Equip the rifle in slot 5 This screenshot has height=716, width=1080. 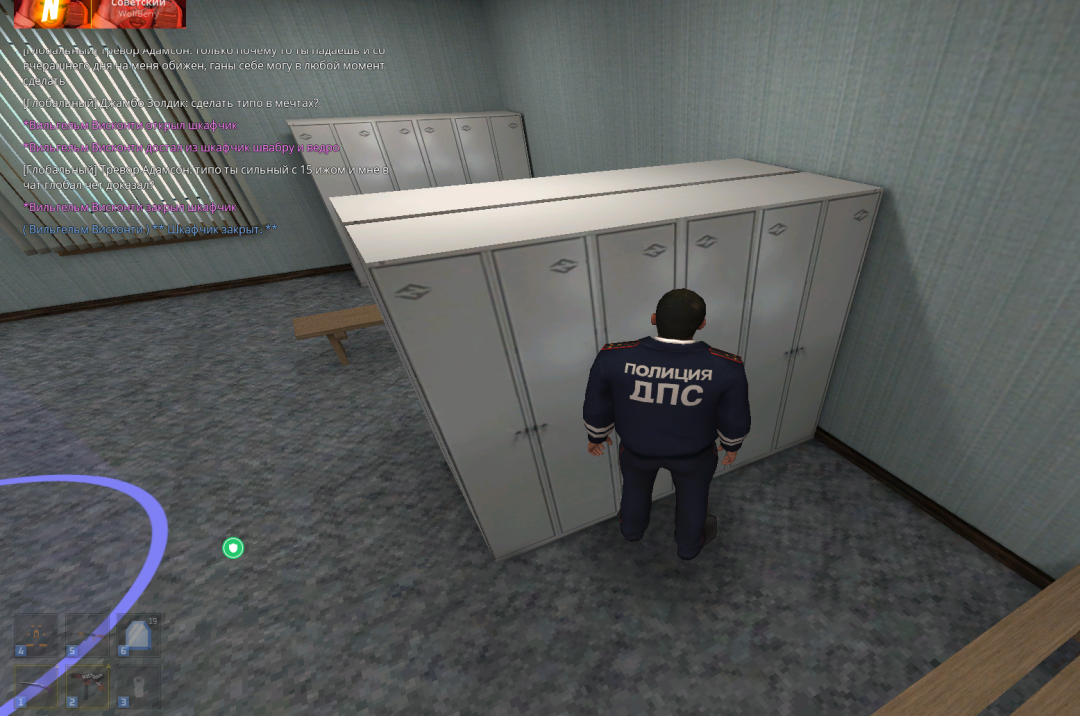[x=87, y=635]
